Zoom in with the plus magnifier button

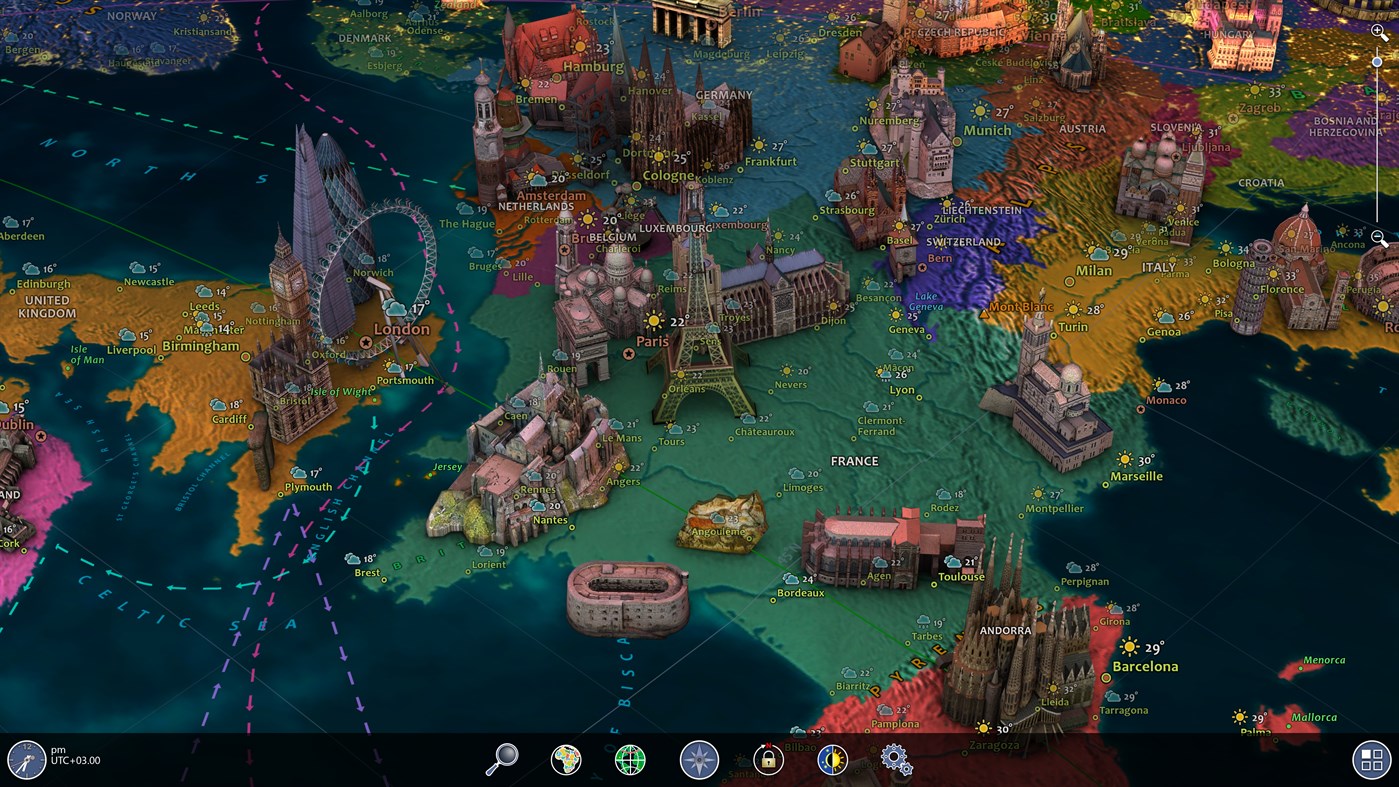click(1379, 30)
